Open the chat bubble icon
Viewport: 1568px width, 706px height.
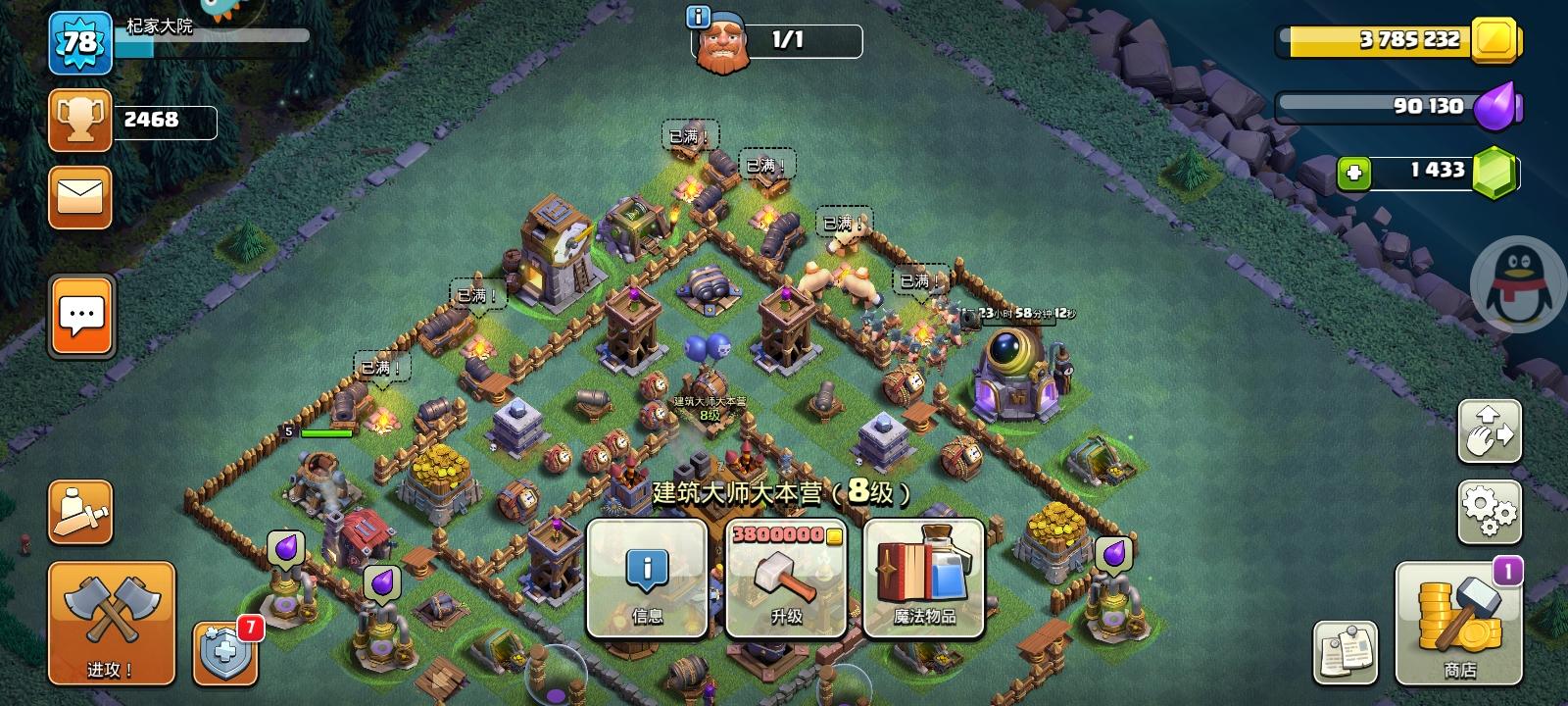pyautogui.click(x=79, y=317)
